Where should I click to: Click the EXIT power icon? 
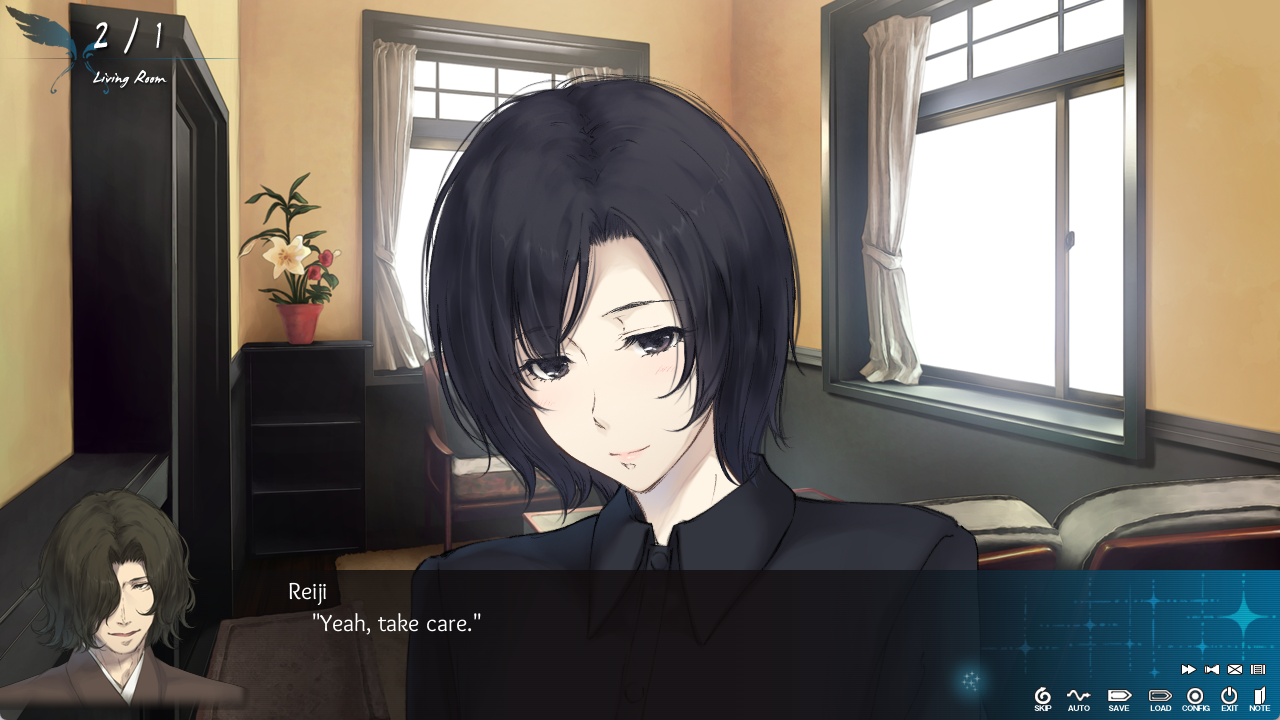pos(1229,698)
